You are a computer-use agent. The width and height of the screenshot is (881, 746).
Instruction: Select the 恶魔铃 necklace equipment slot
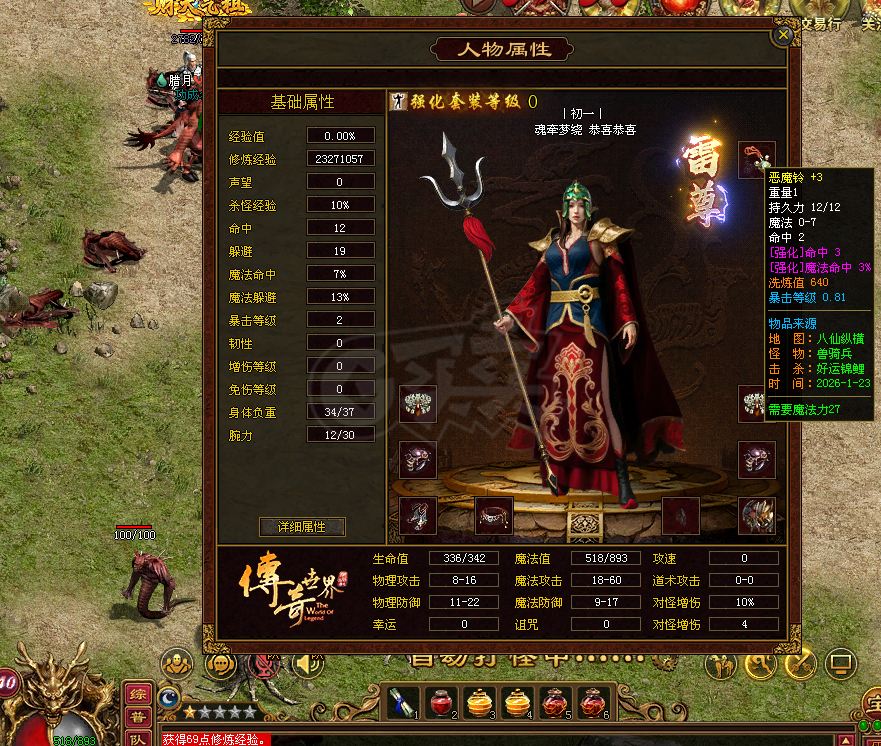point(755,160)
